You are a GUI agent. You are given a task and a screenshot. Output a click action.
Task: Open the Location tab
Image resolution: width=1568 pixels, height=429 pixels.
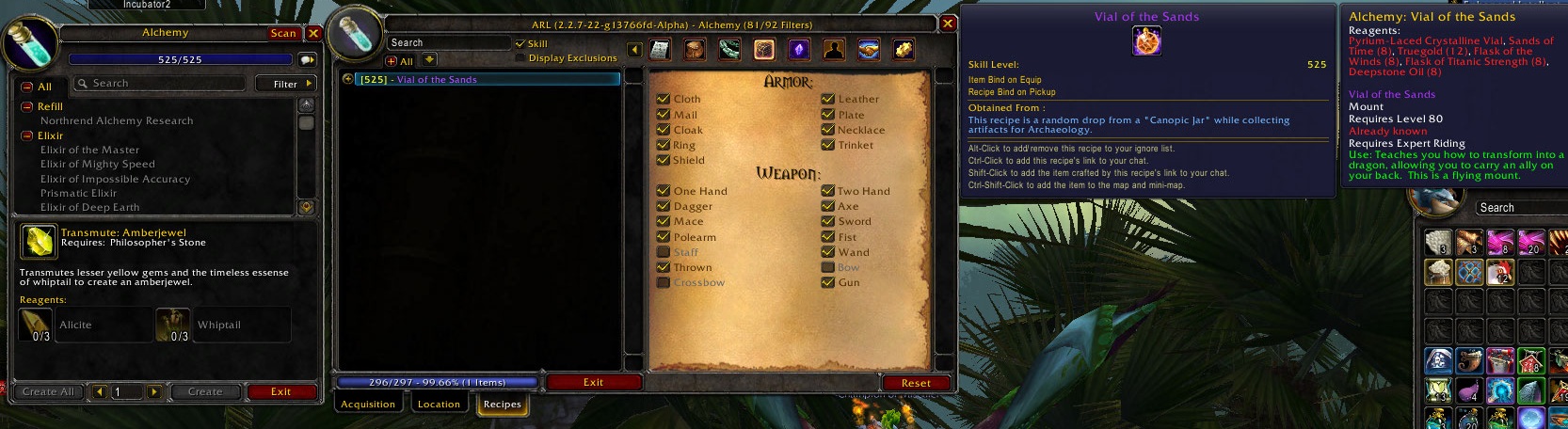click(x=439, y=404)
